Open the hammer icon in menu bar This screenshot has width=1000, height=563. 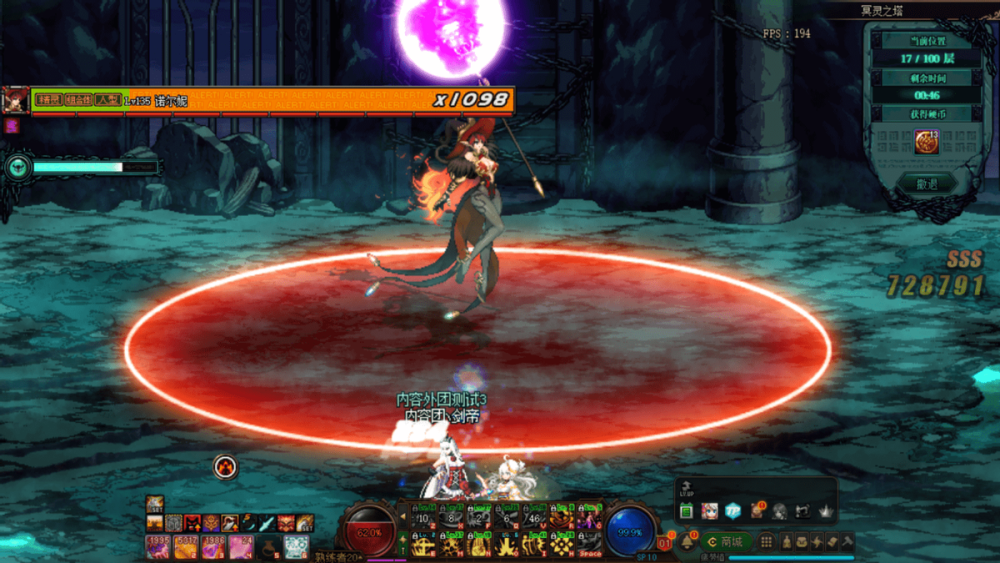point(846,541)
